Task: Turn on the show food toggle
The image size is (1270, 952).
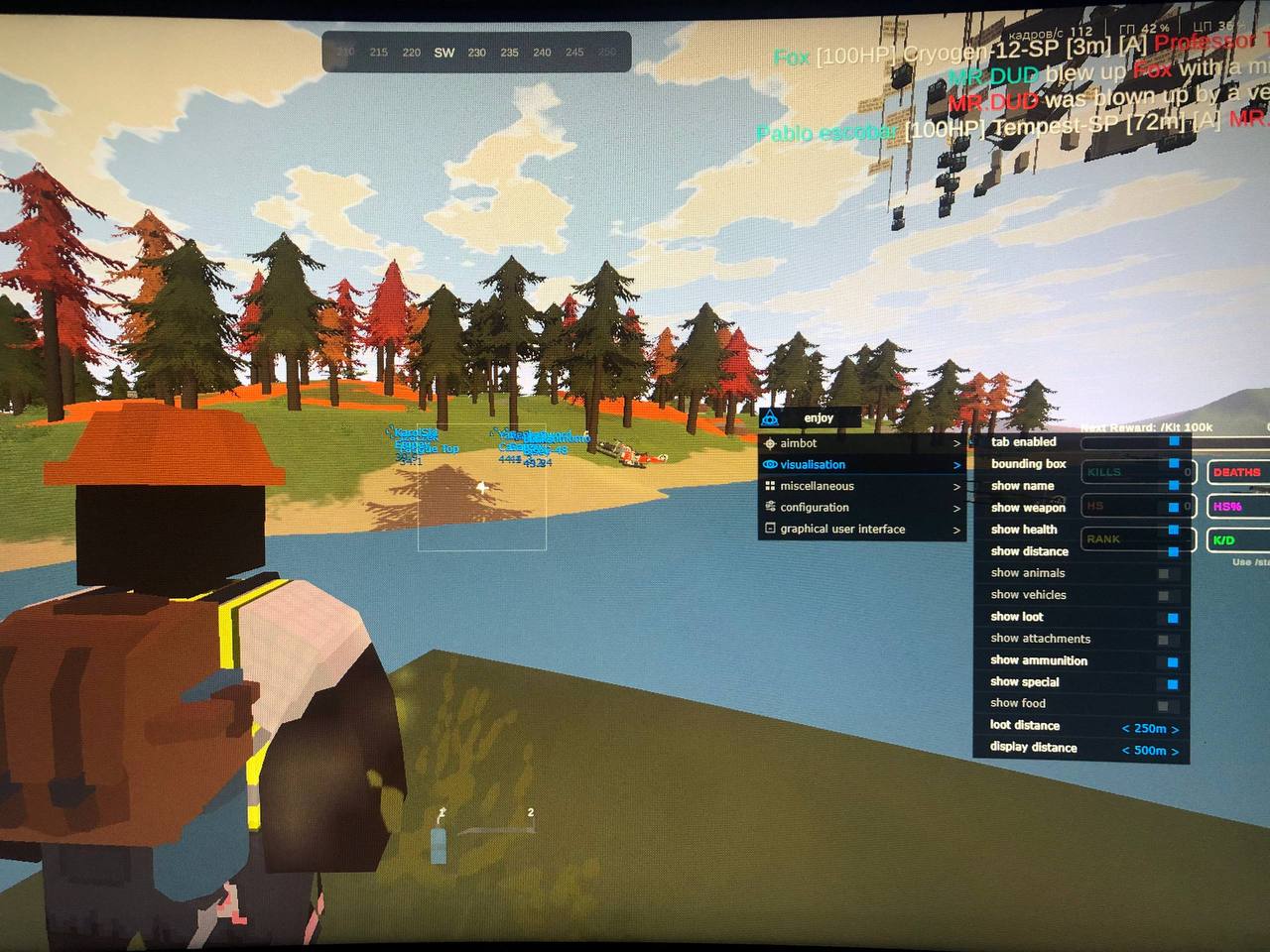Action: point(1163,703)
